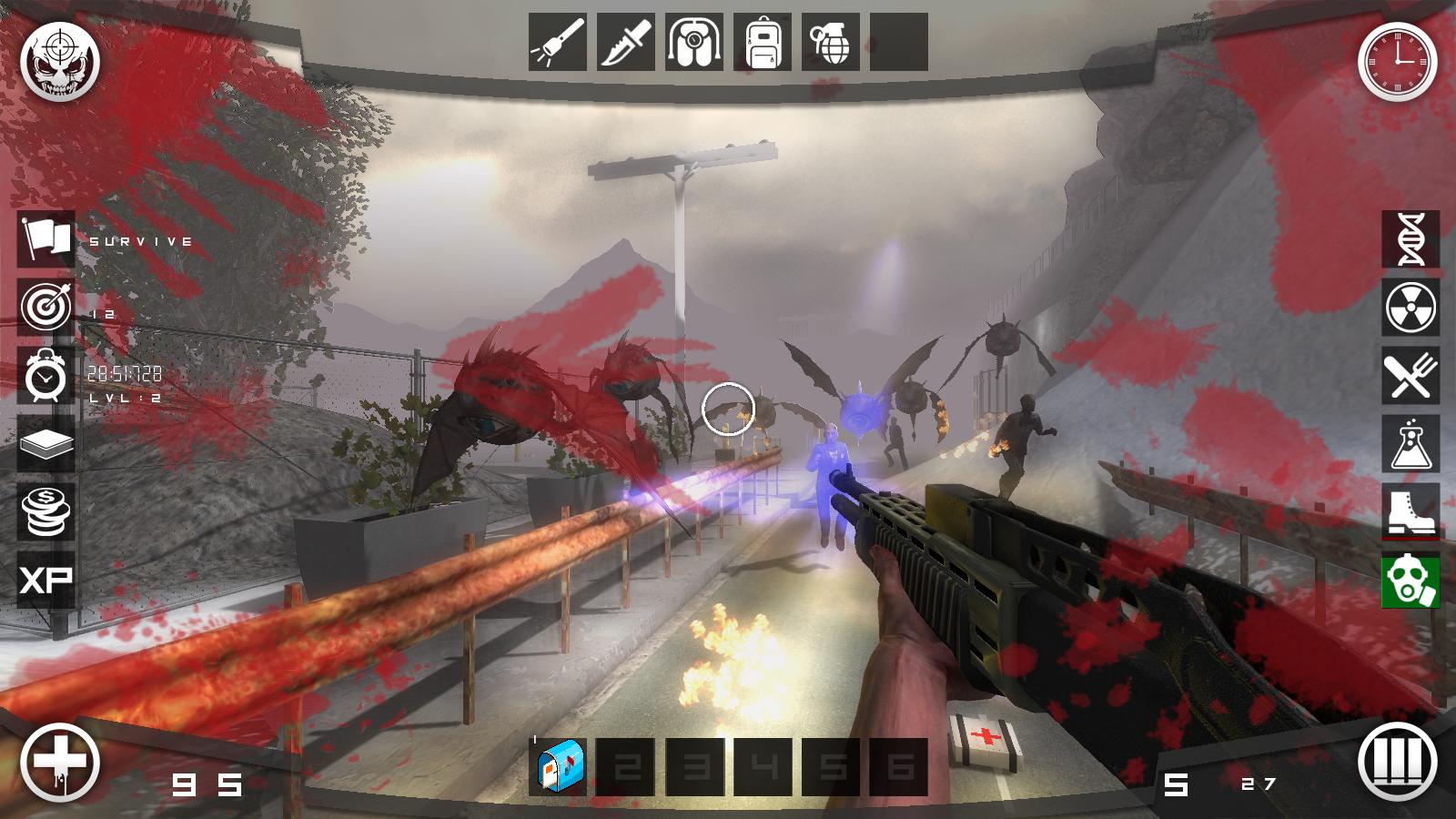Select the knife from the top toolbar

[623, 43]
